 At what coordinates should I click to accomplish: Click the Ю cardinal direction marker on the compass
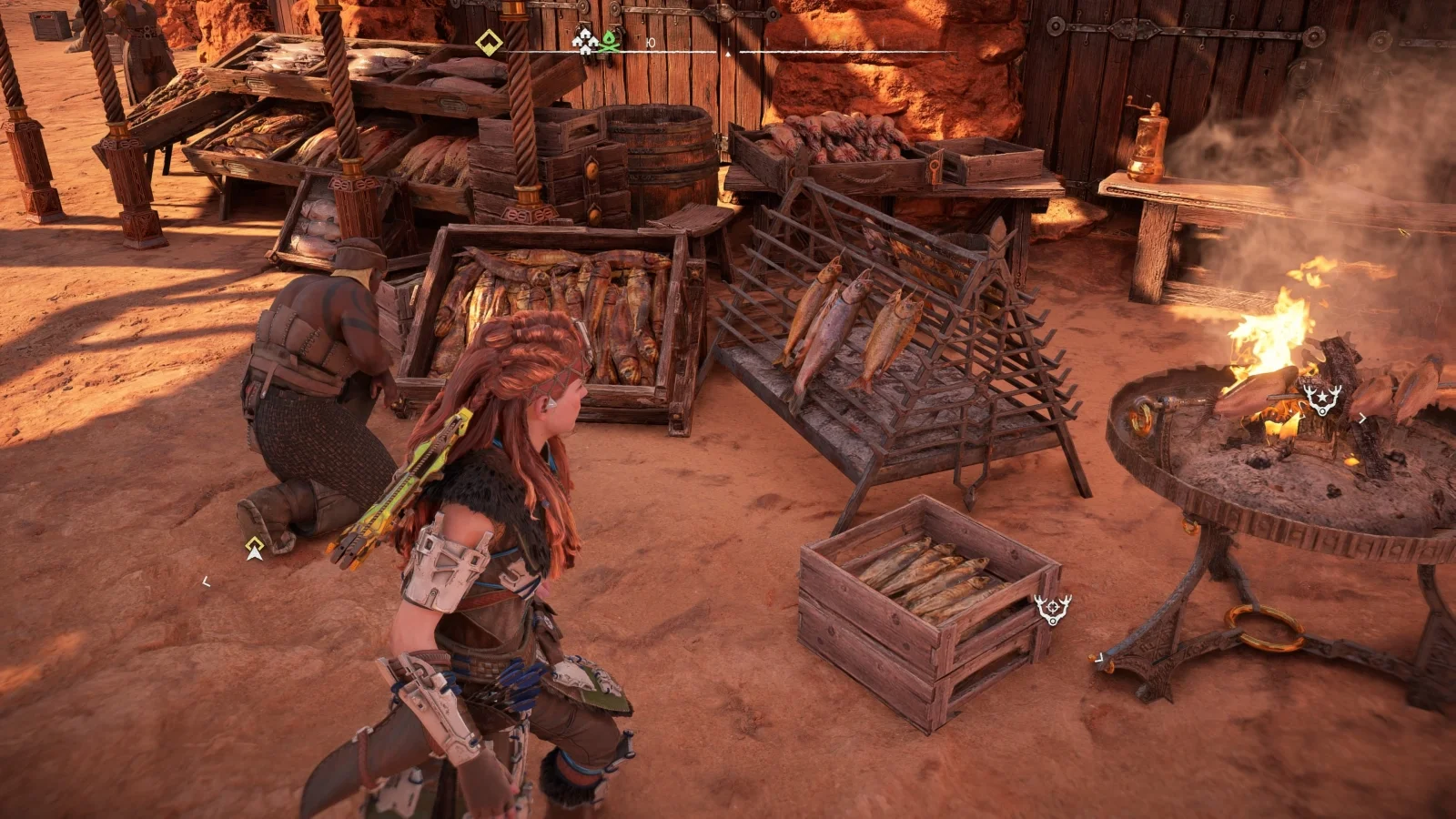(650, 42)
